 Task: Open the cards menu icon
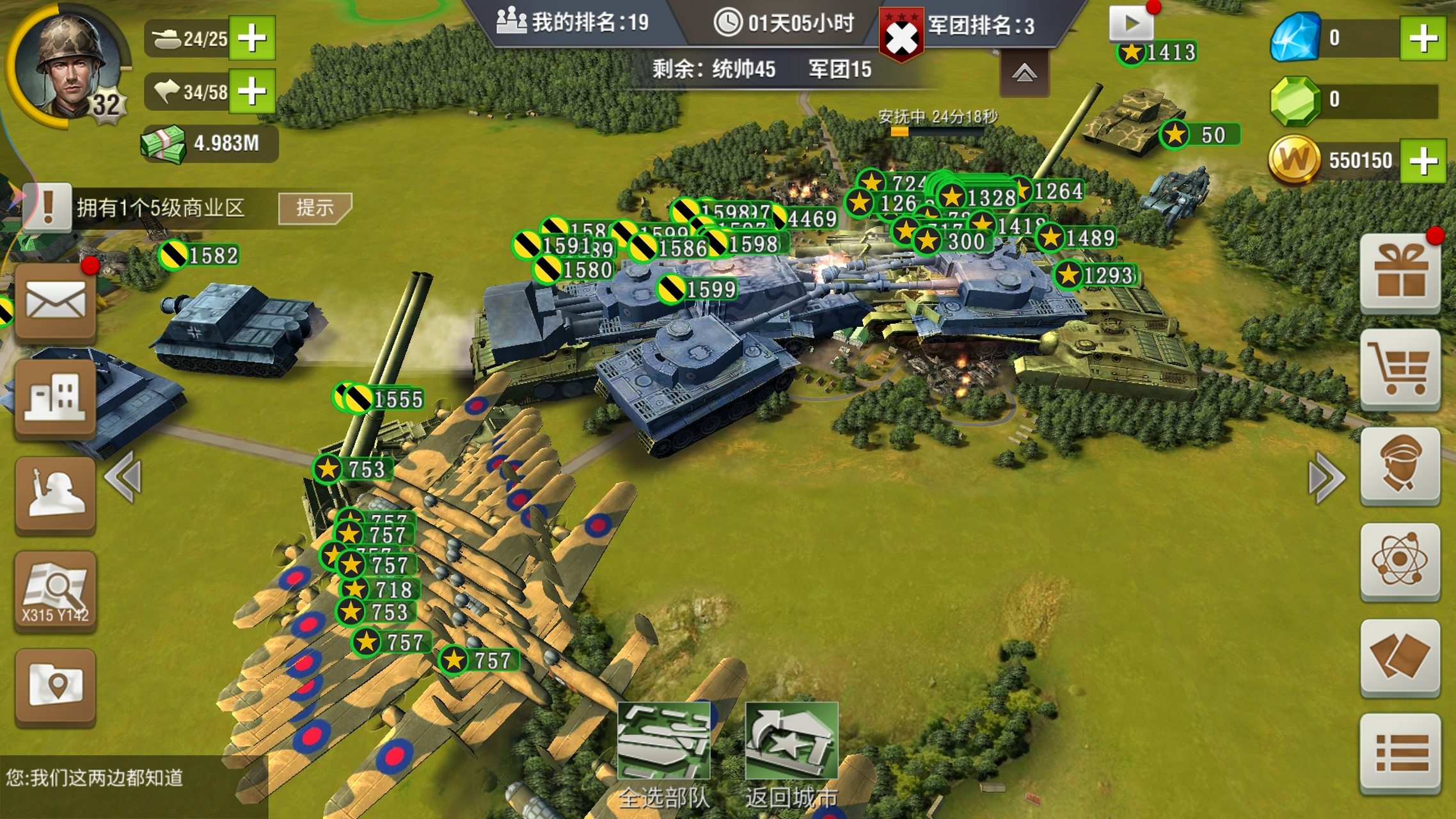click(1400, 657)
